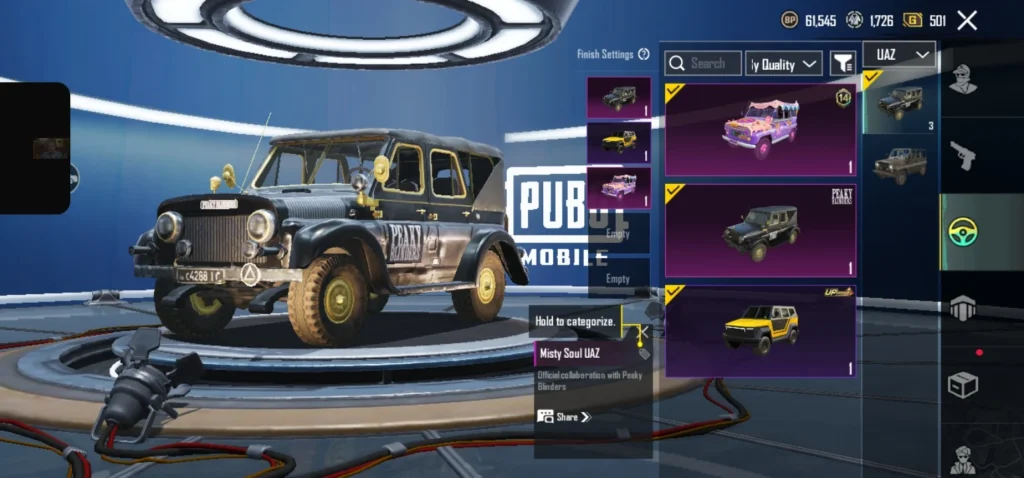Screen dimensions: 1024x478
Task: Select the black Peaky Blinders UAZ card
Action: (760, 230)
